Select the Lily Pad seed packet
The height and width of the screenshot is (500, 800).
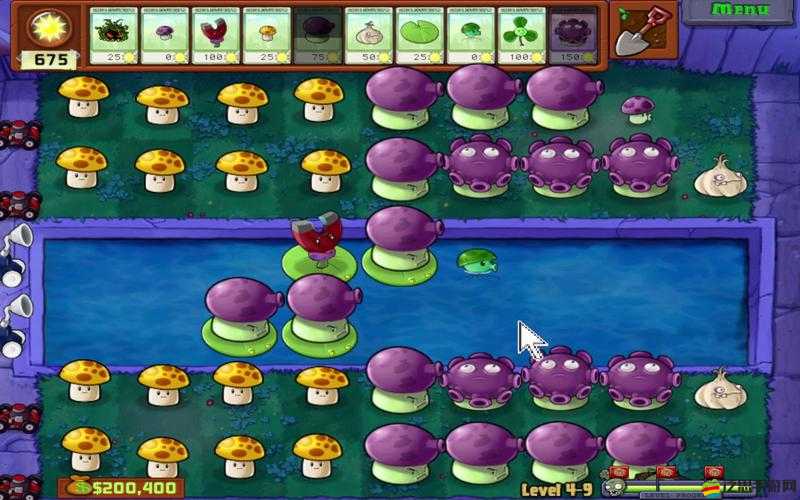421,36
